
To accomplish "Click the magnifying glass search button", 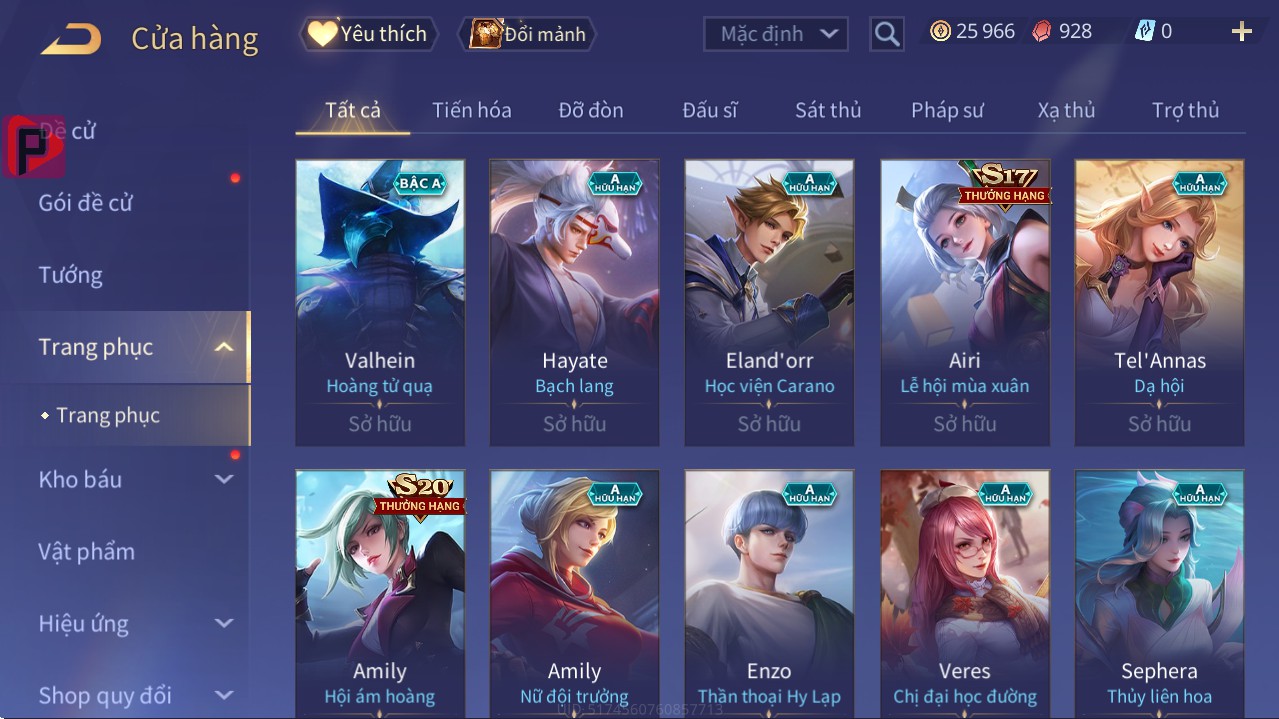I will tap(886, 34).
